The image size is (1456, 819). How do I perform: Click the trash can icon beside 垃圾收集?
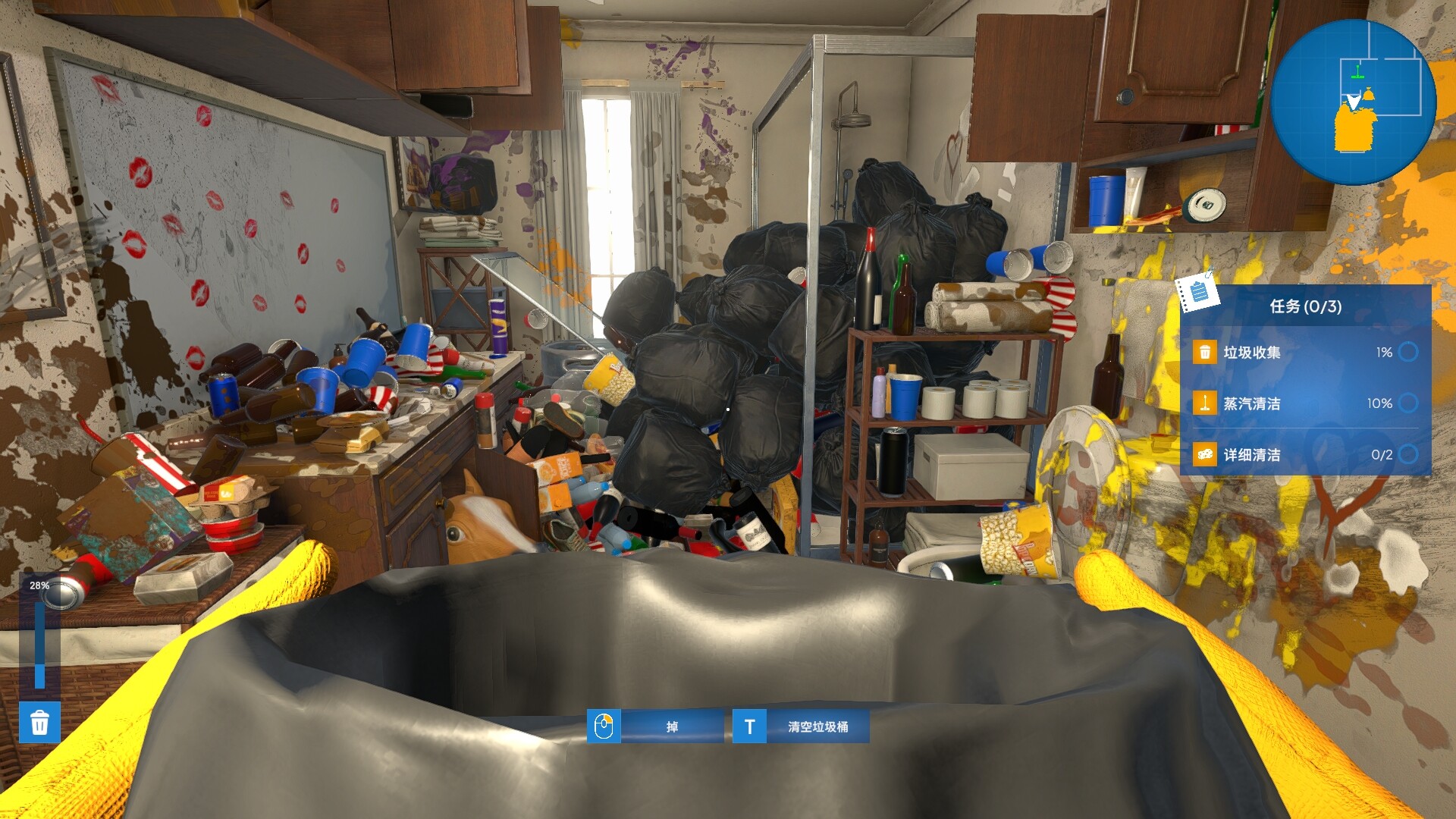point(1204,352)
